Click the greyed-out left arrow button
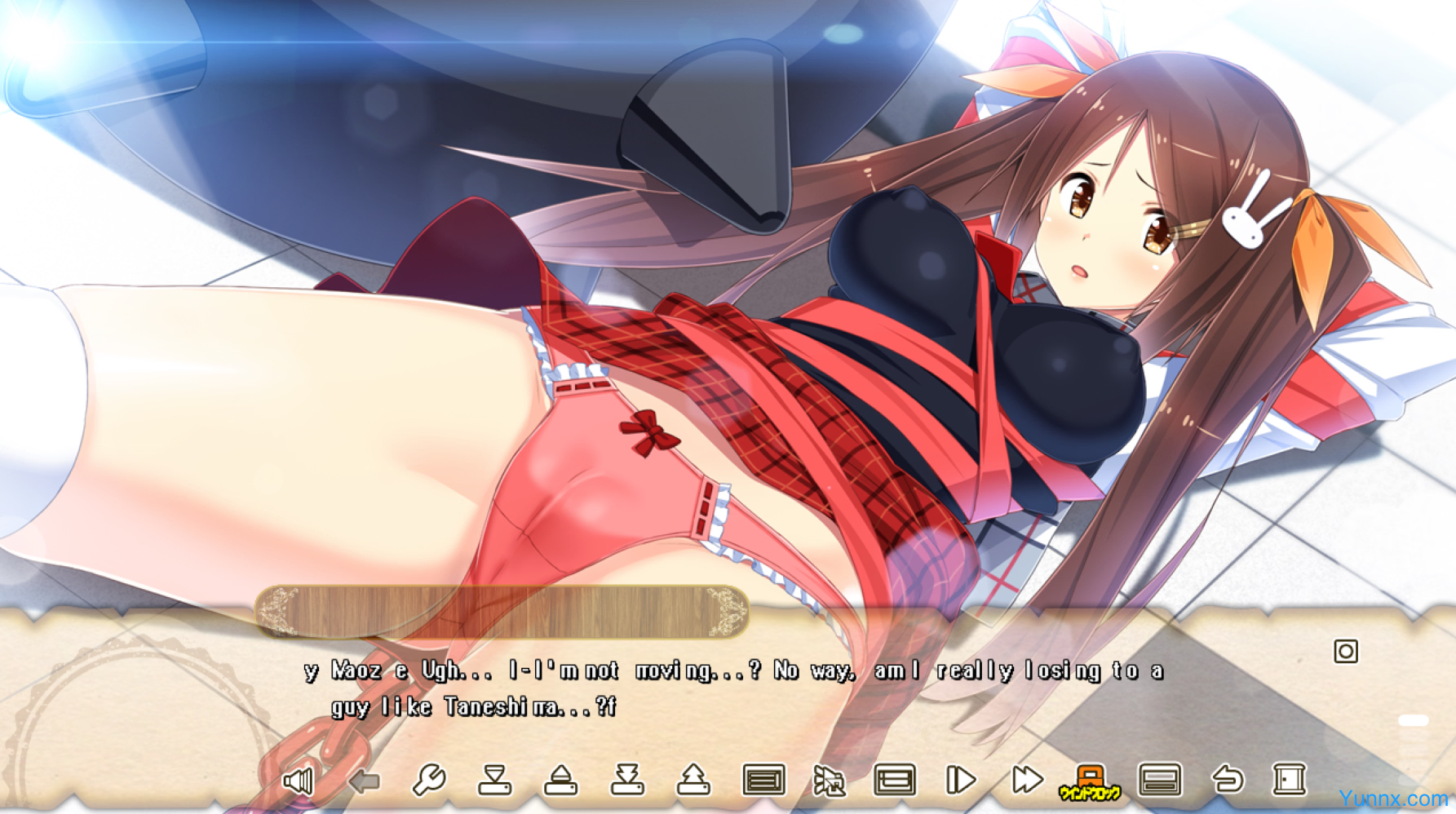 [x=364, y=781]
